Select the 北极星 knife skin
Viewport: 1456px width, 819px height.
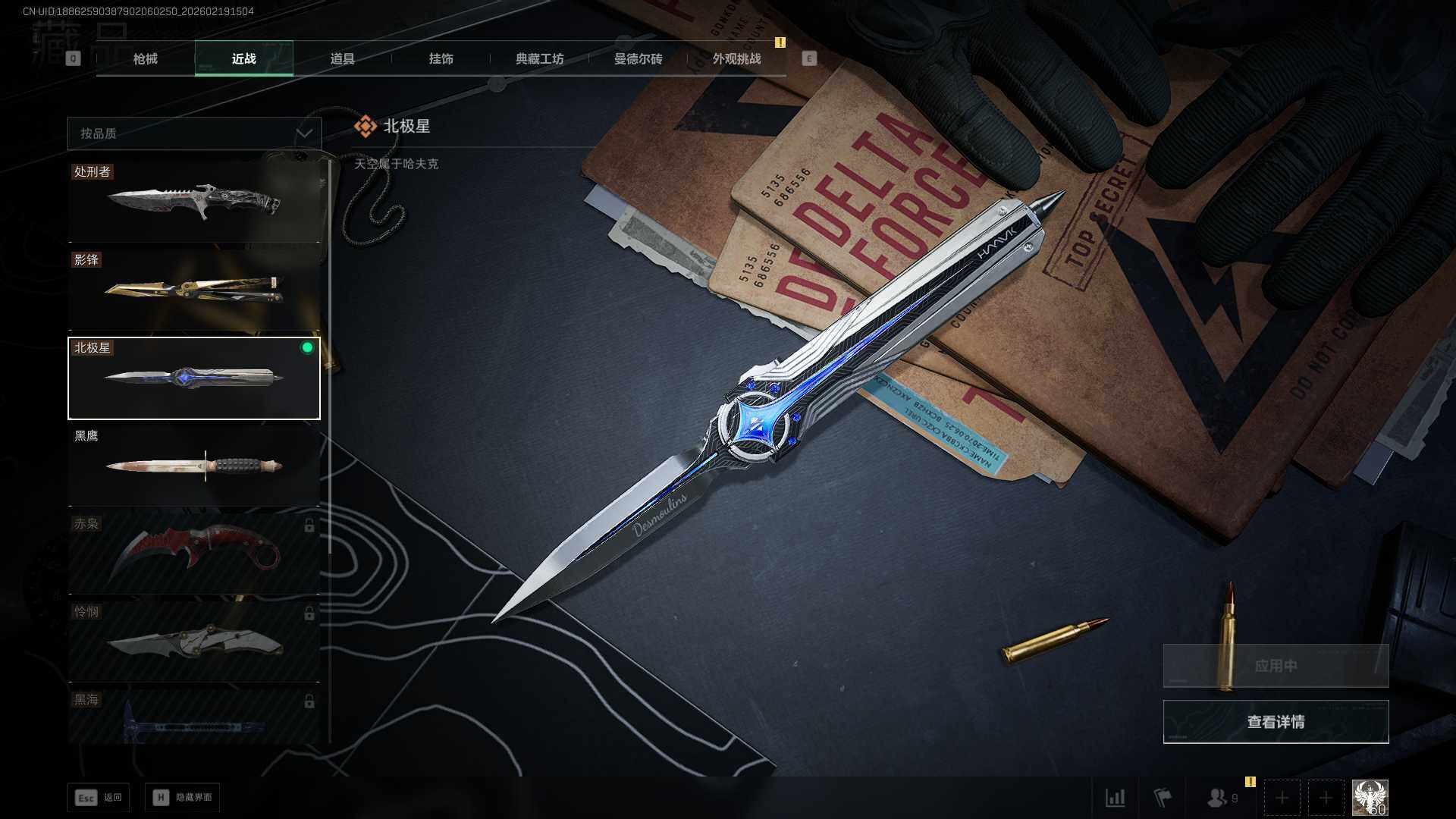[194, 378]
